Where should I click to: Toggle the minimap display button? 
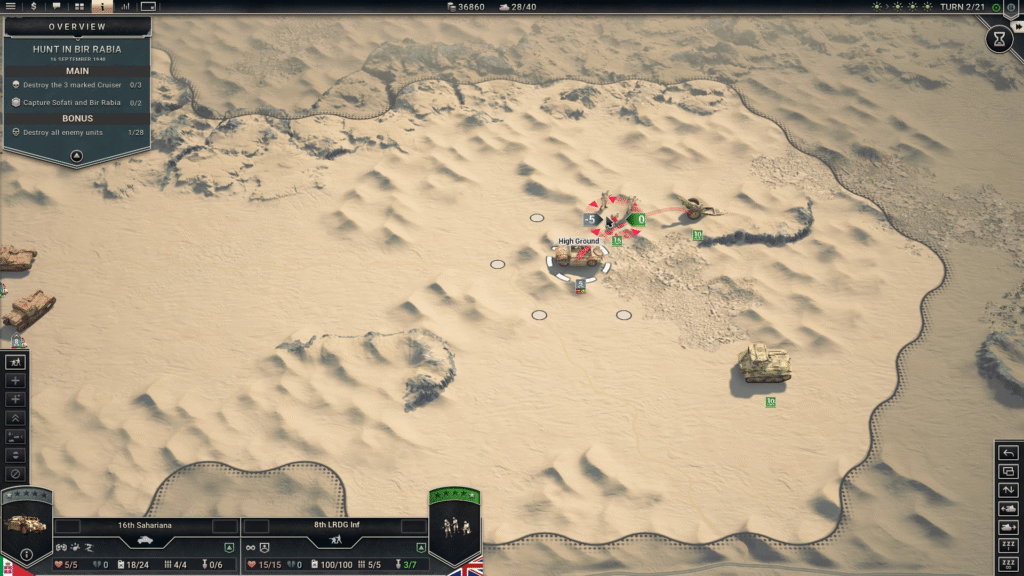tap(149, 7)
